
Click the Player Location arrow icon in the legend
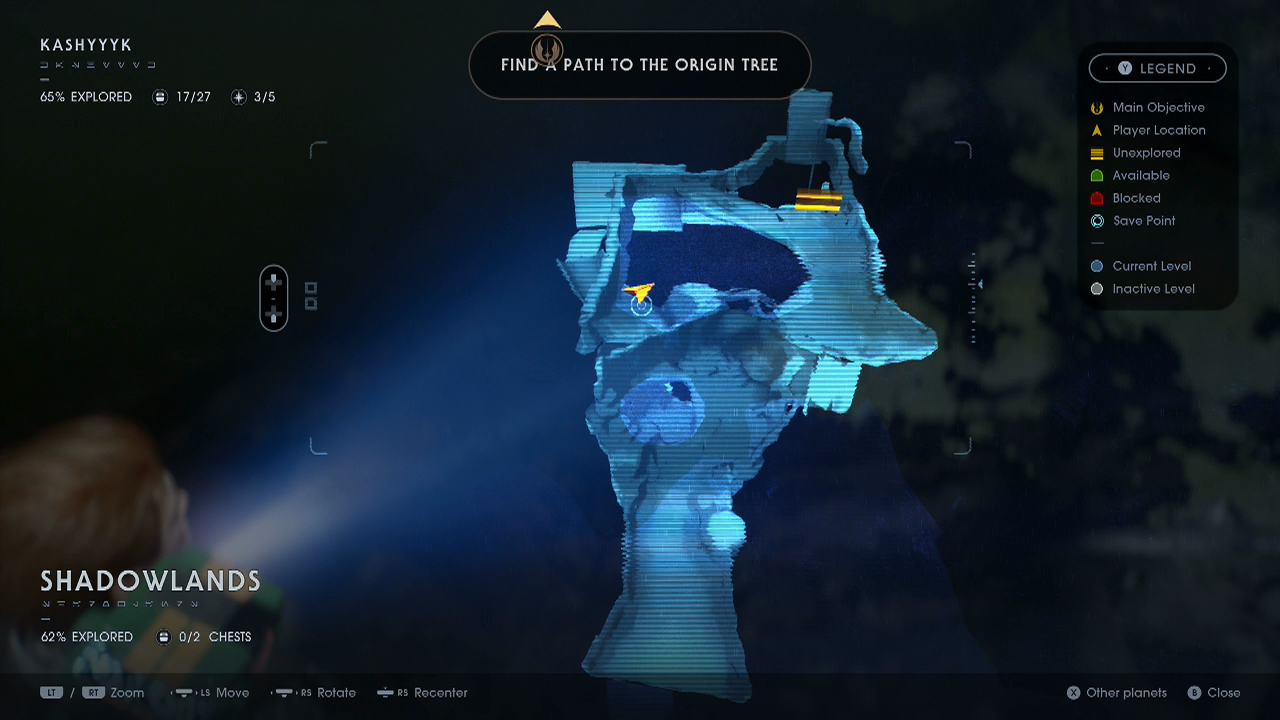1097,130
